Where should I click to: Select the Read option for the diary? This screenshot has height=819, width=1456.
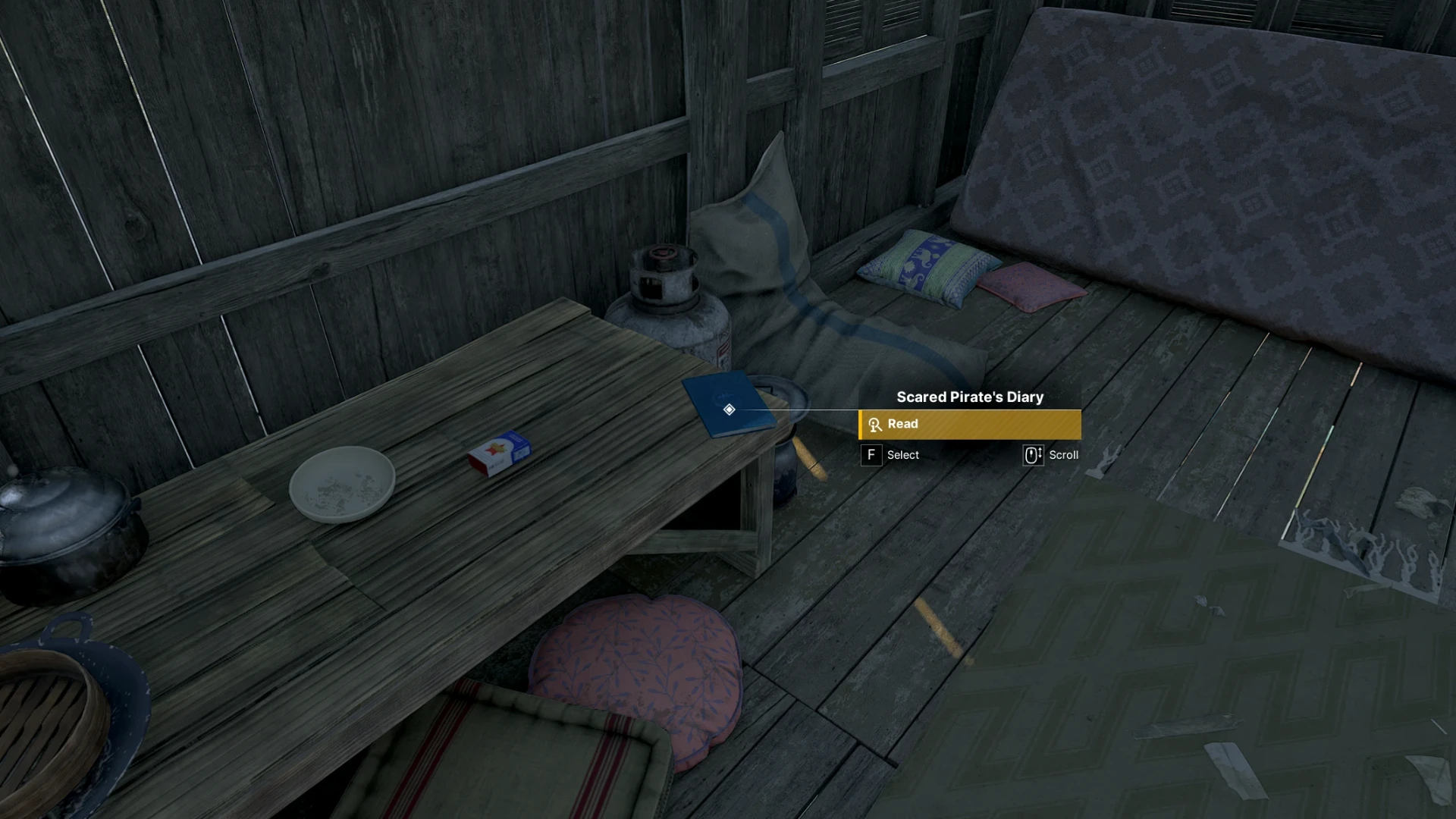coord(969,425)
